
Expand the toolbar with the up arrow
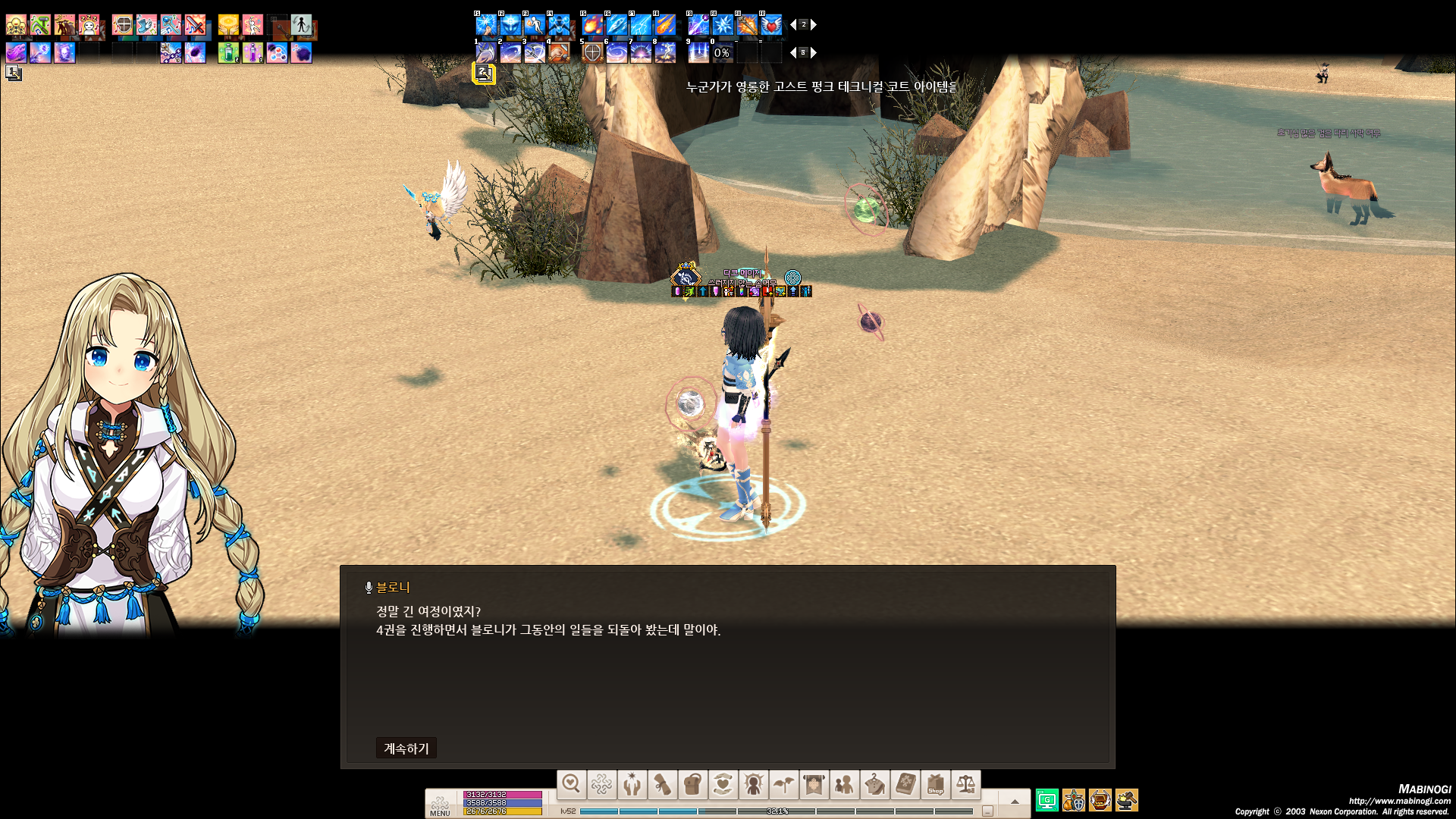click(1015, 801)
